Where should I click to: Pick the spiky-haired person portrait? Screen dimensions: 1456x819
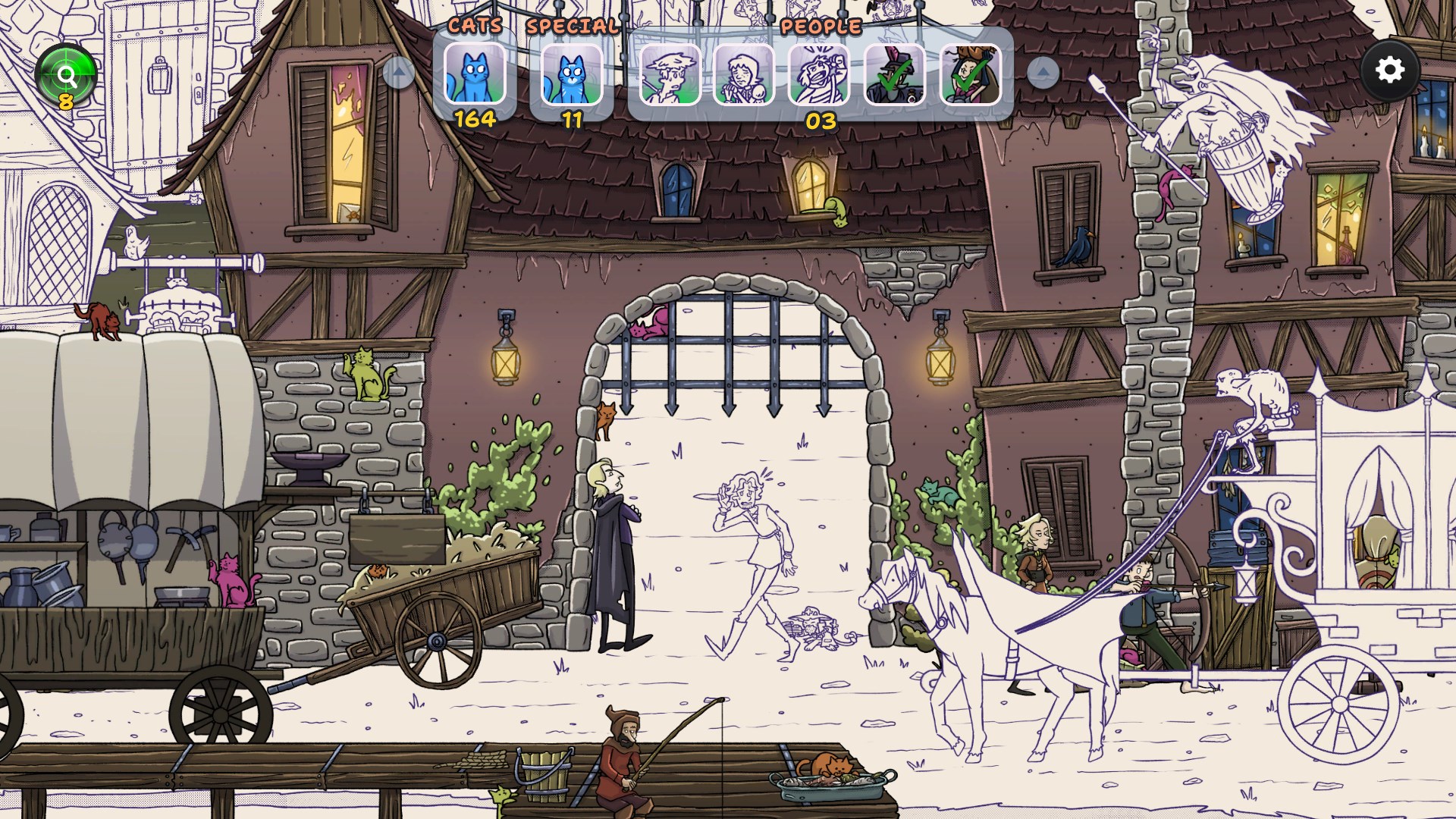[x=670, y=74]
